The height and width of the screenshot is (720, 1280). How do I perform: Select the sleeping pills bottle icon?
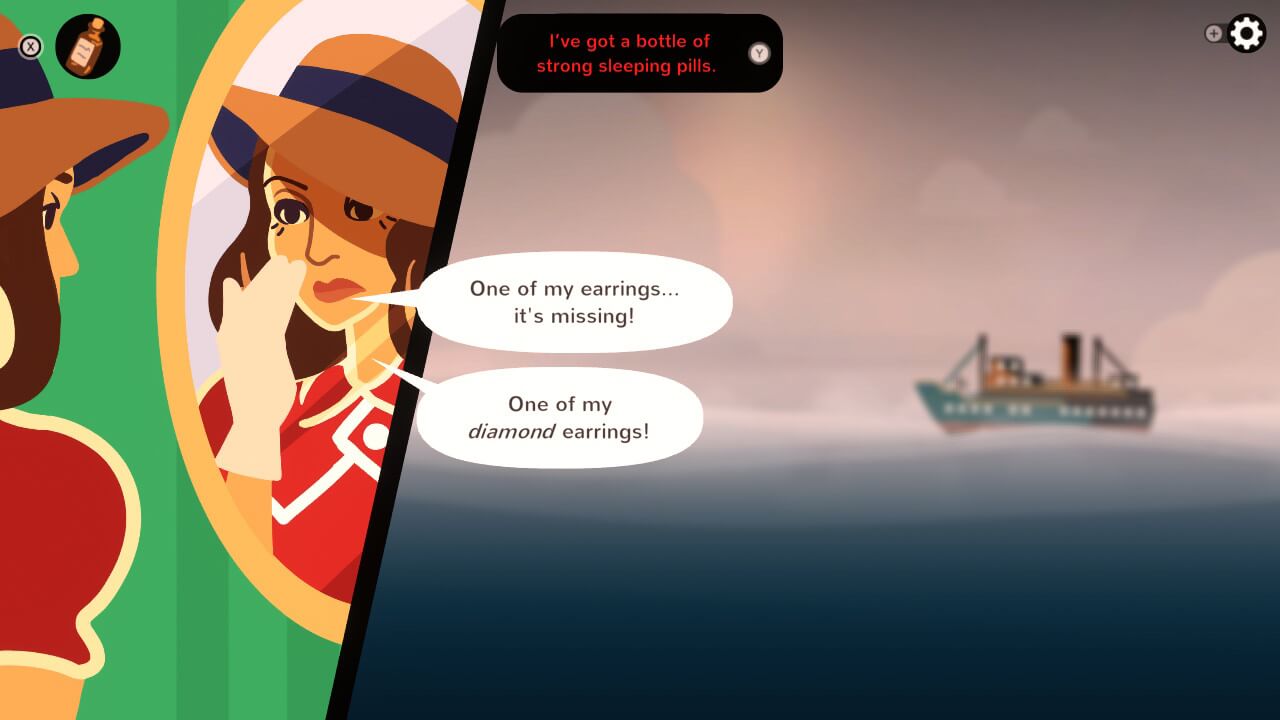(x=88, y=47)
